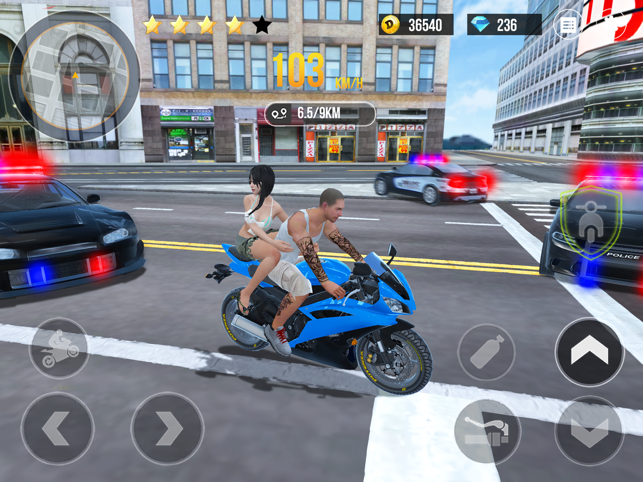Screen dimensions: 643x482
Task: Apply the brake lever button
Action: pos(487,431)
